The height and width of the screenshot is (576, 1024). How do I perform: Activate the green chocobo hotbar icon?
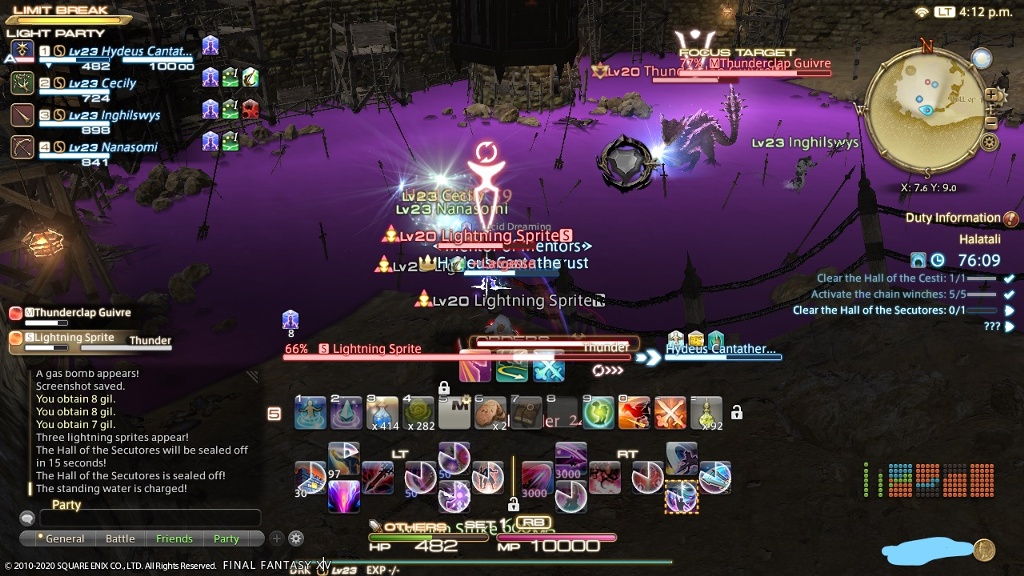tap(600, 412)
